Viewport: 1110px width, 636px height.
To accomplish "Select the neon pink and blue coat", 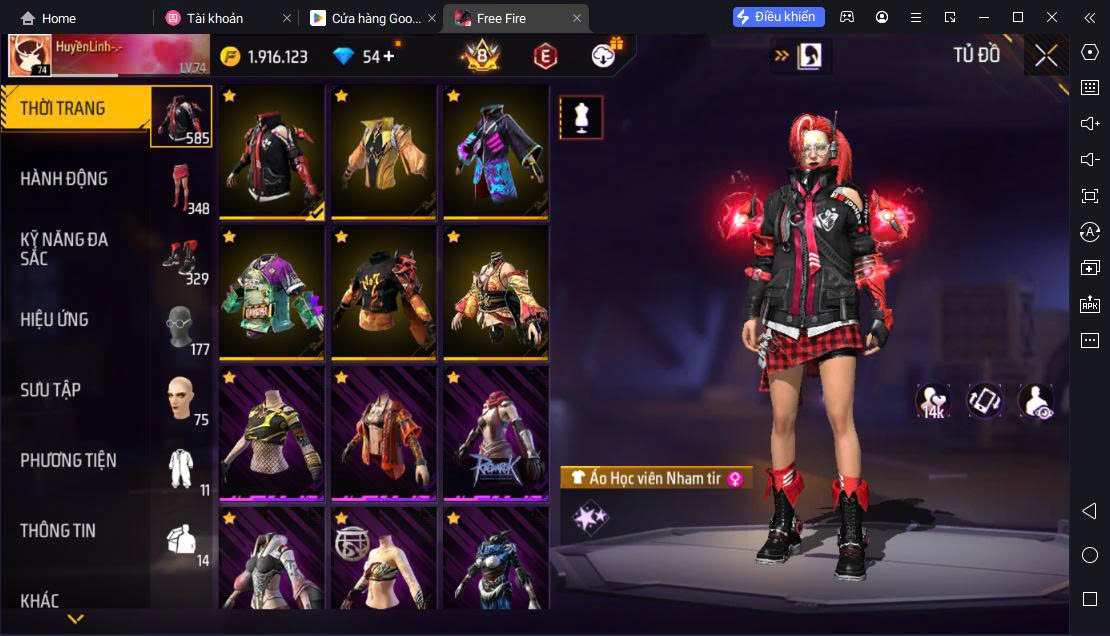I will (496, 152).
